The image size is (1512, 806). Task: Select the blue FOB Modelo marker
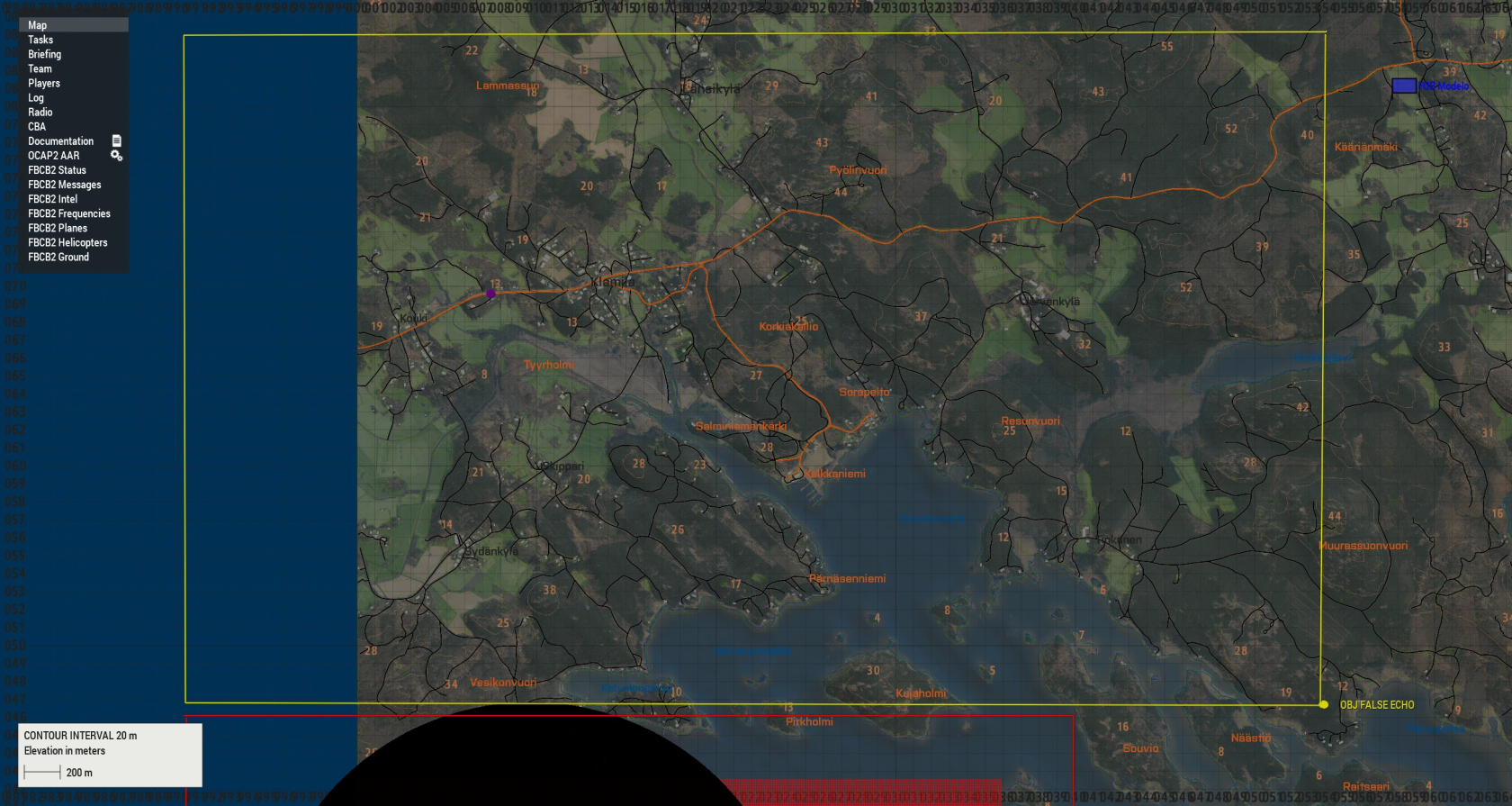(x=1402, y=86)
